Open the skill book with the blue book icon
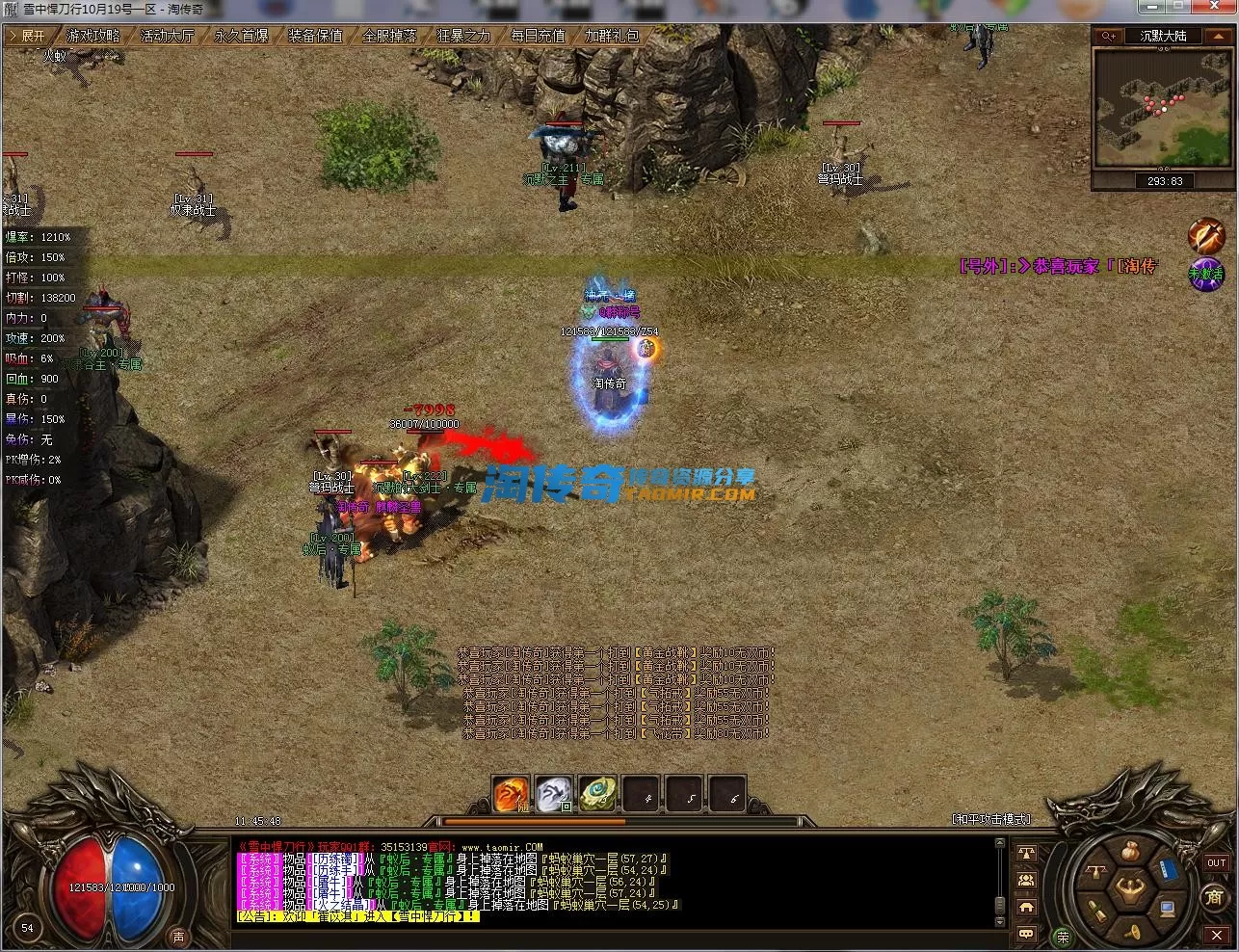 tap(1169, 870)
